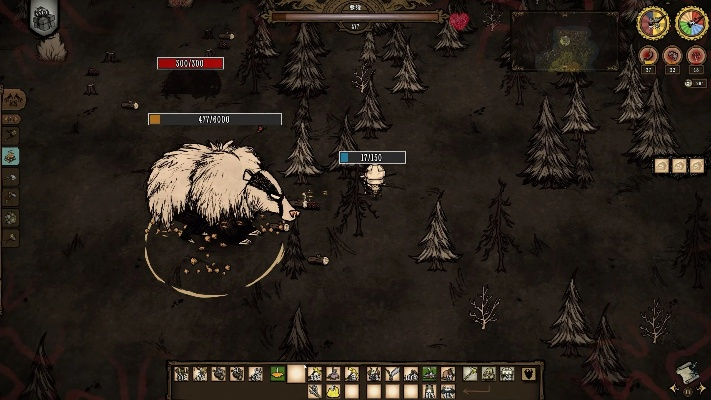
Task: Select the first inventory slot
Action: [182, 374]
